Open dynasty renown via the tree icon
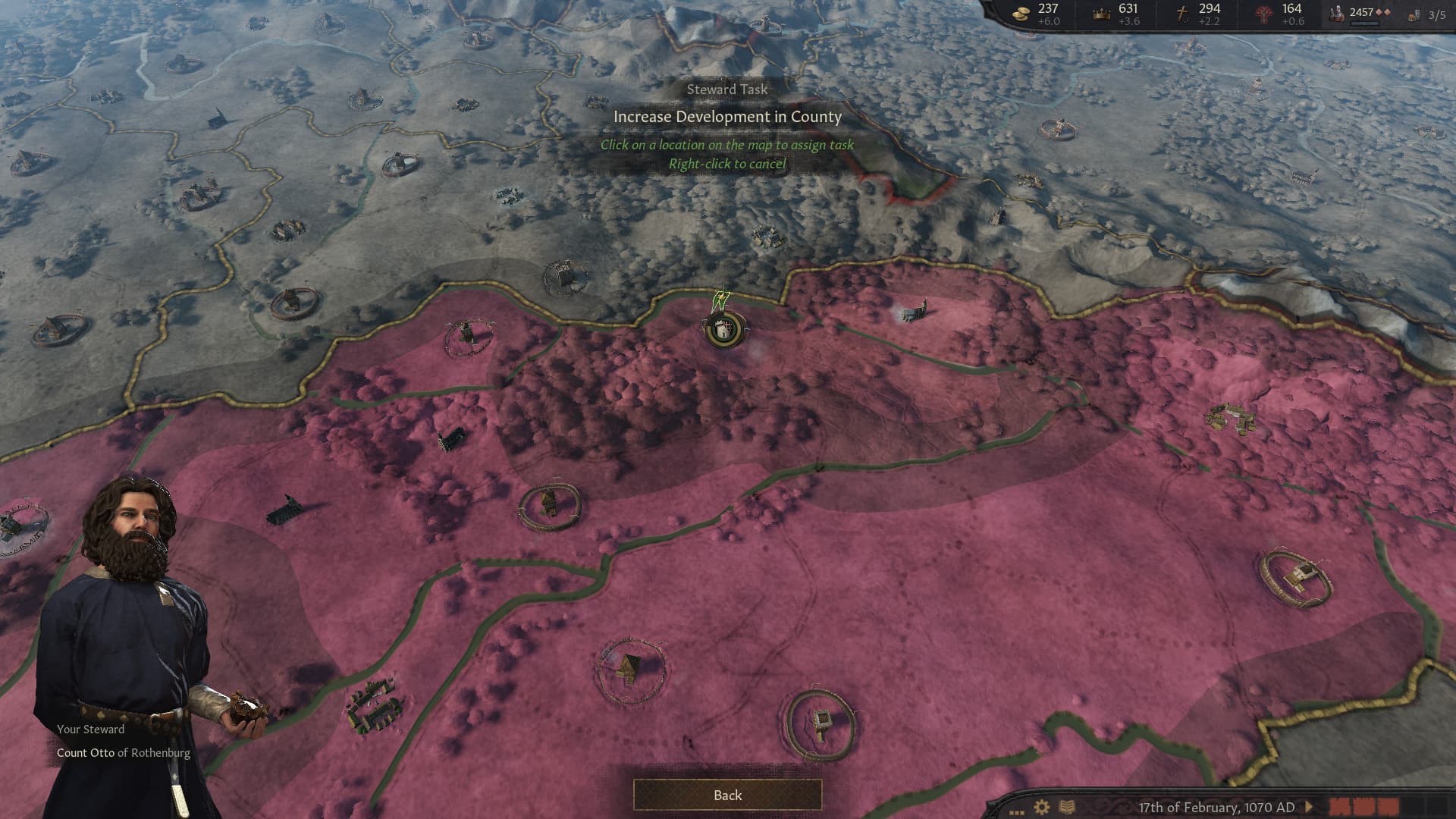1456x819 pixels. coord(1263,14)
